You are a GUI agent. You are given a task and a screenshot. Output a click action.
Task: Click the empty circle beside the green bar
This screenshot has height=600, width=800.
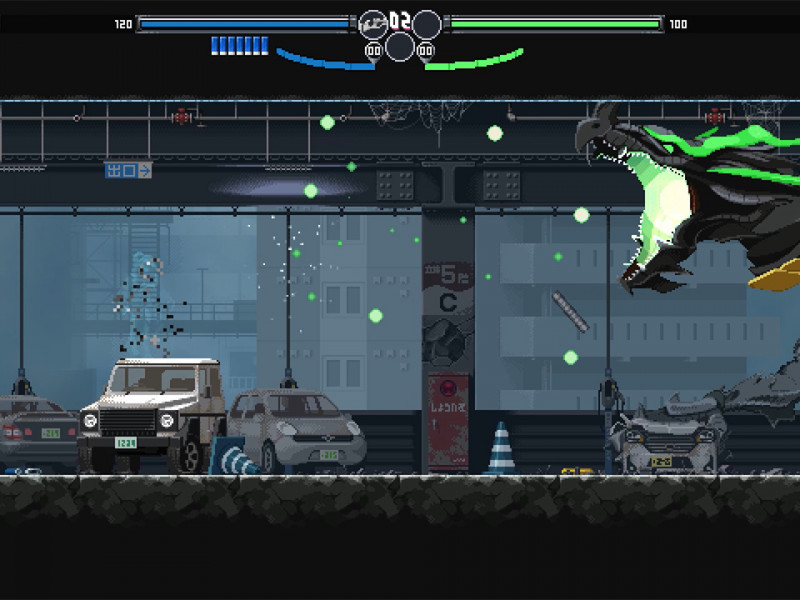[x=428, y=24]
